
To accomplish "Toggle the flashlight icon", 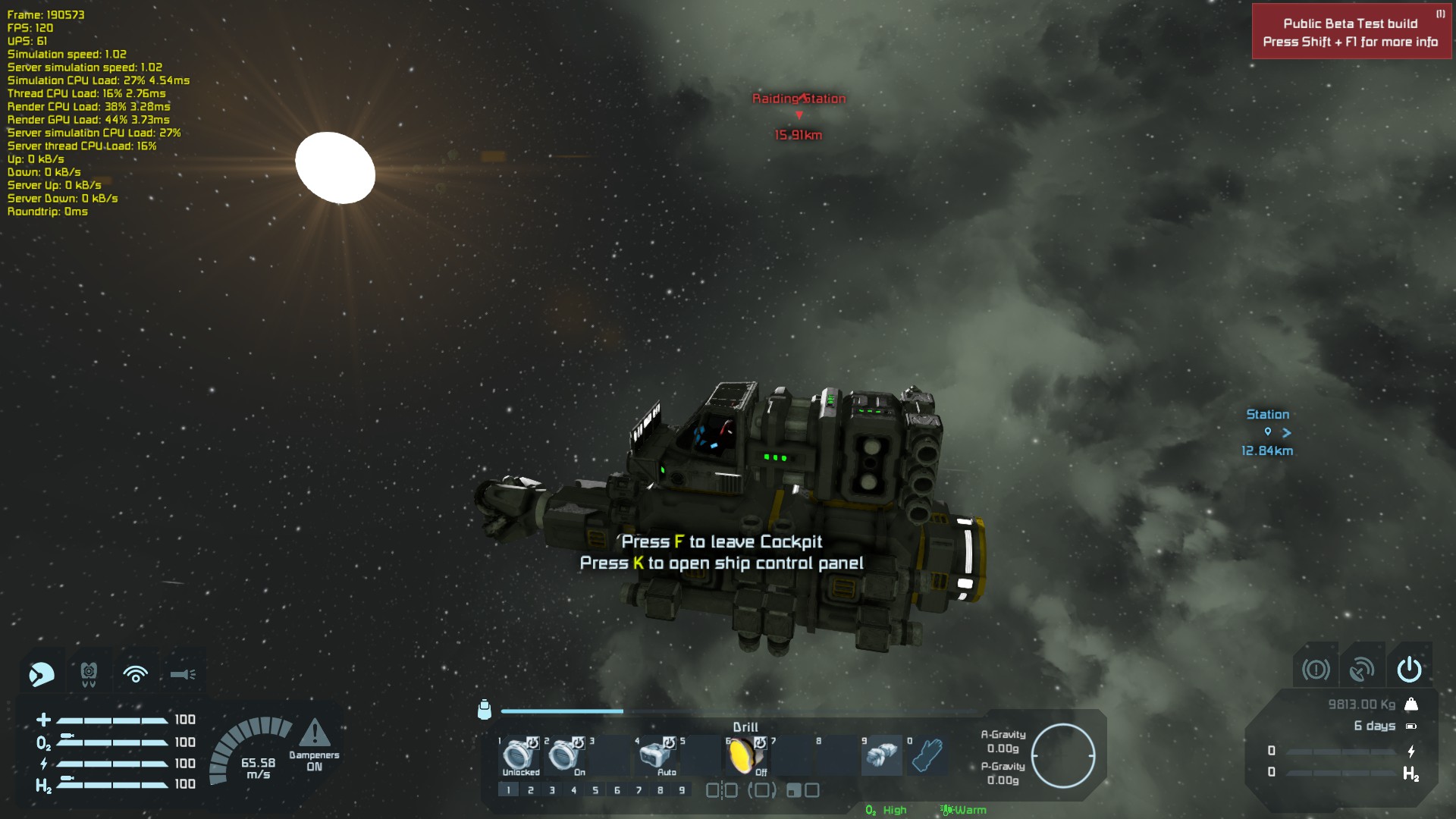I will click(x=183, y=673).
